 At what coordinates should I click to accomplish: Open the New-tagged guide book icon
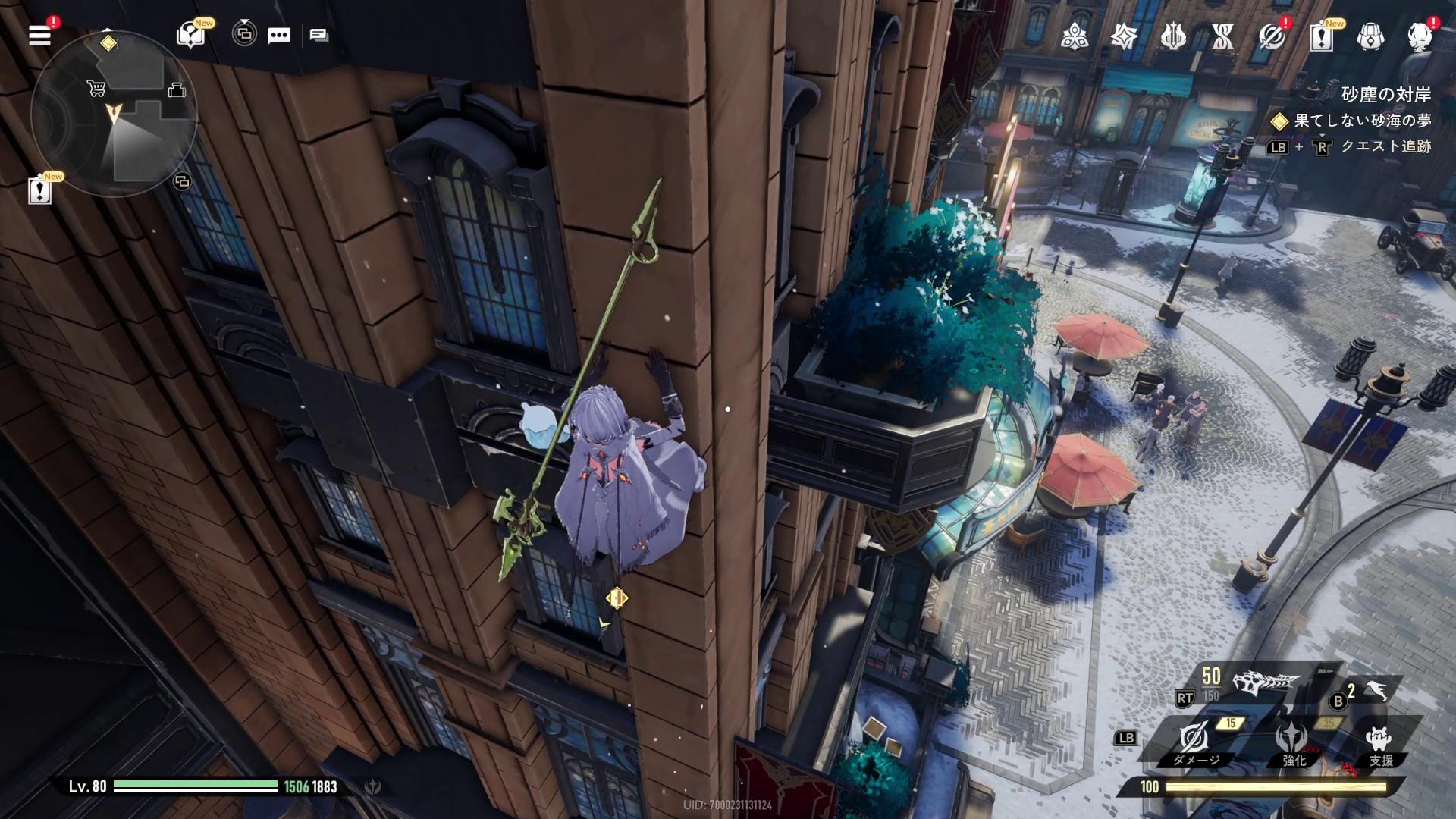tap(190, 35)
